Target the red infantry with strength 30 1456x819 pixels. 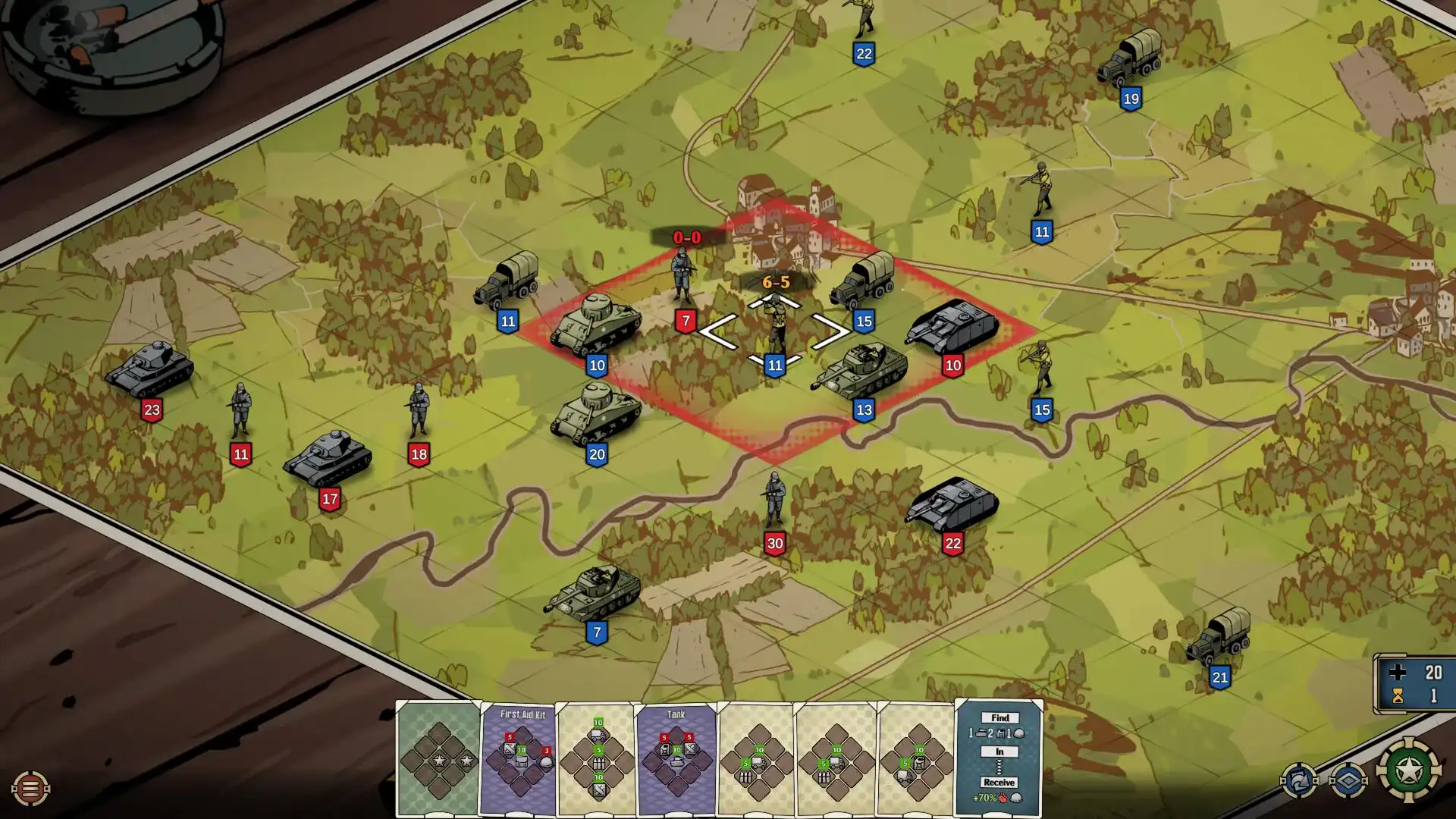(x=774, y=500)
